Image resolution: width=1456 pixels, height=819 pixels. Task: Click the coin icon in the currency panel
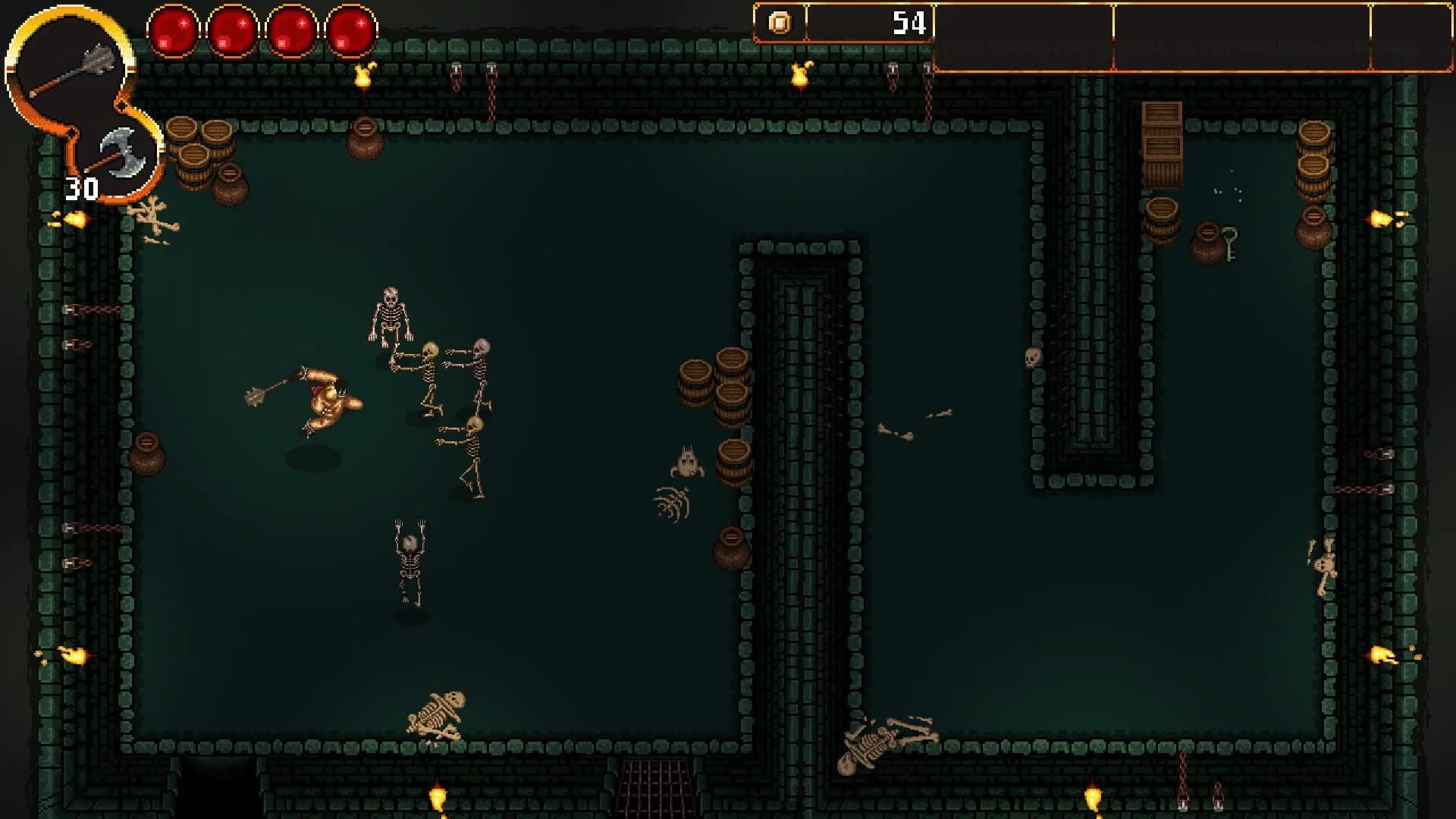[782, 24]
